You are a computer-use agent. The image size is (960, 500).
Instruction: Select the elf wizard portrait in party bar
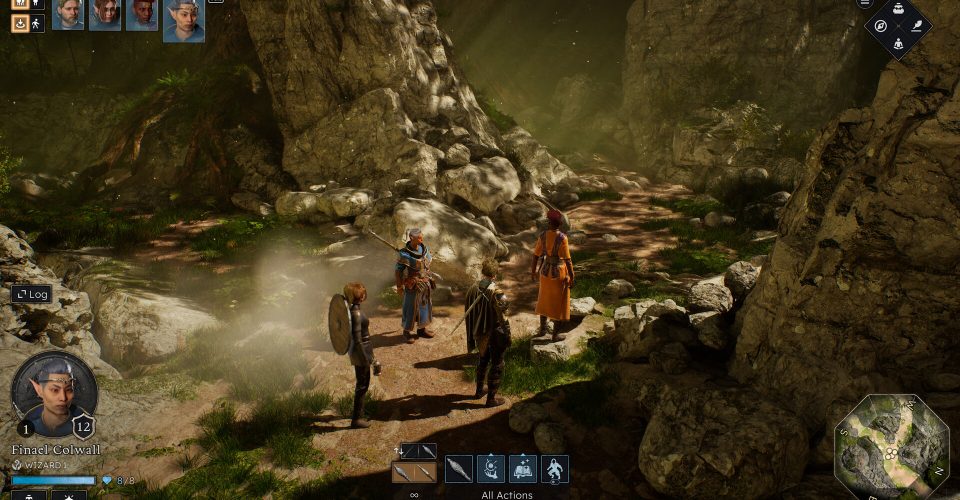(183, 20)
